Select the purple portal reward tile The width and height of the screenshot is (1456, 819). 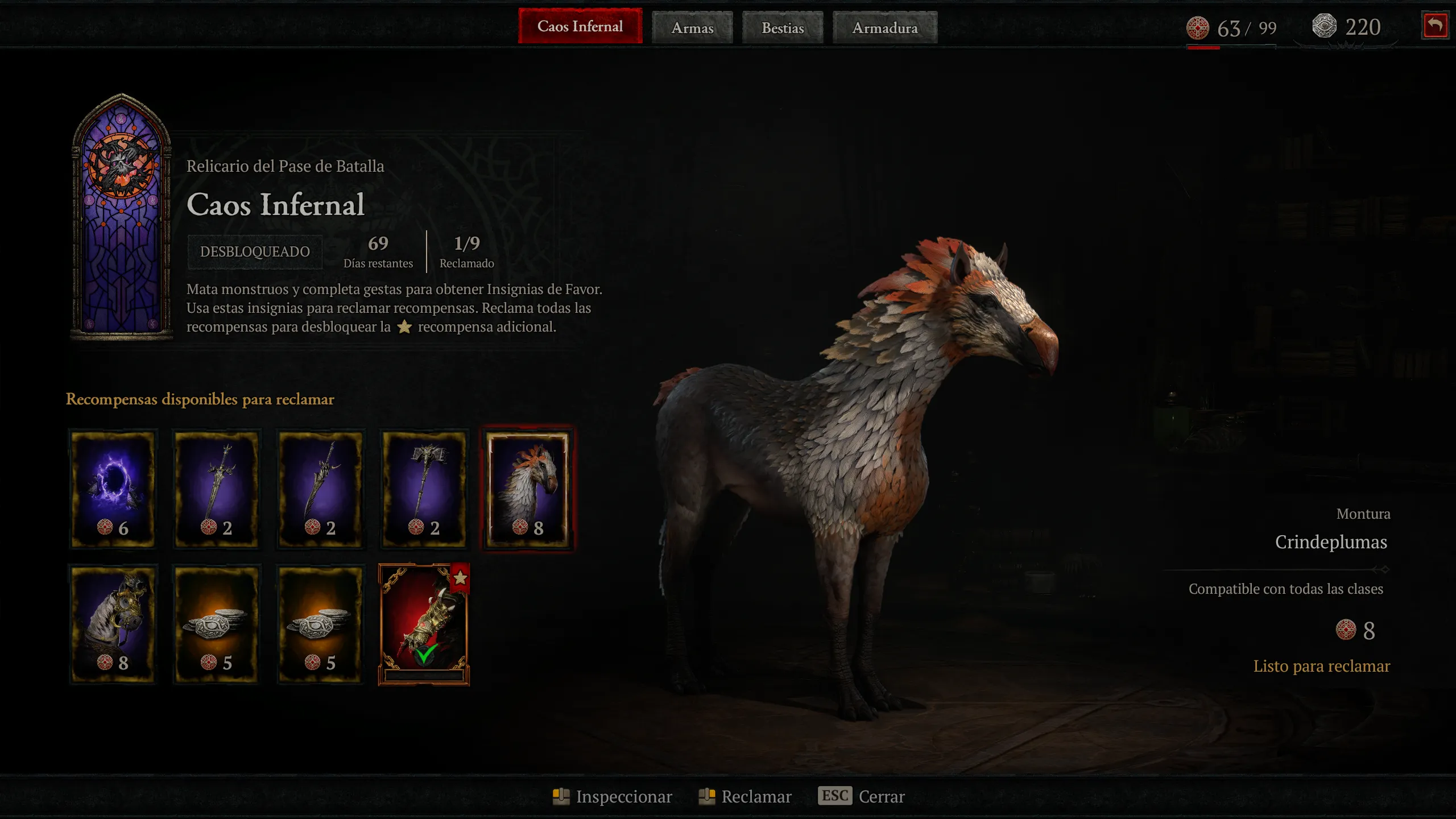(113, 489)
